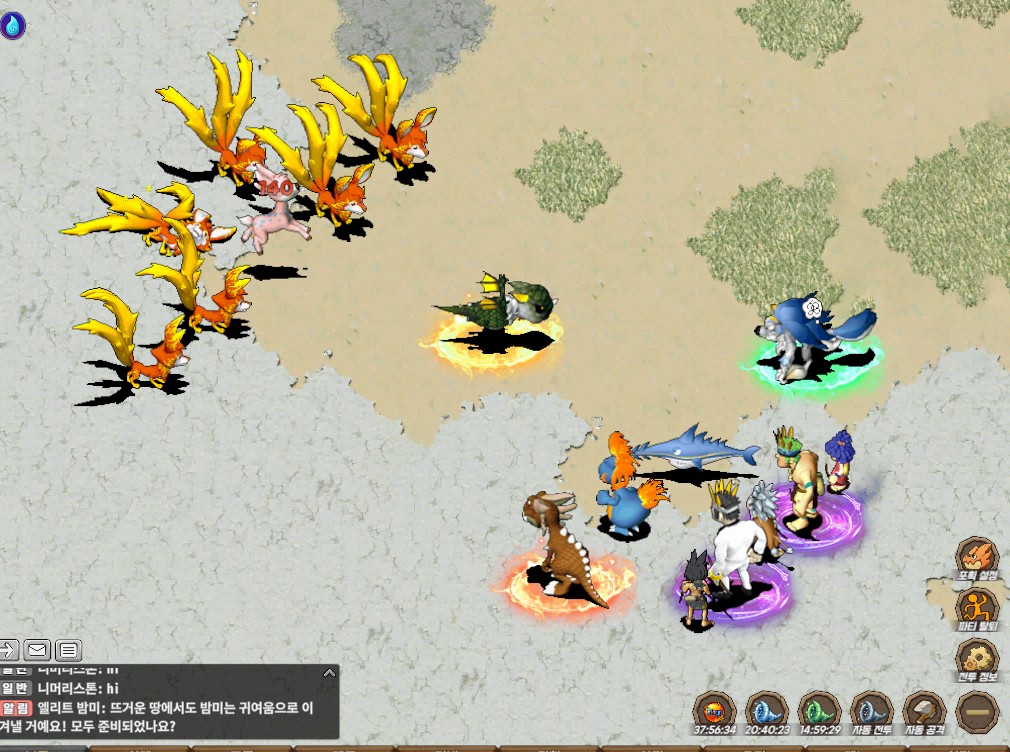Open the mail envelope button

tap(38, 651)
